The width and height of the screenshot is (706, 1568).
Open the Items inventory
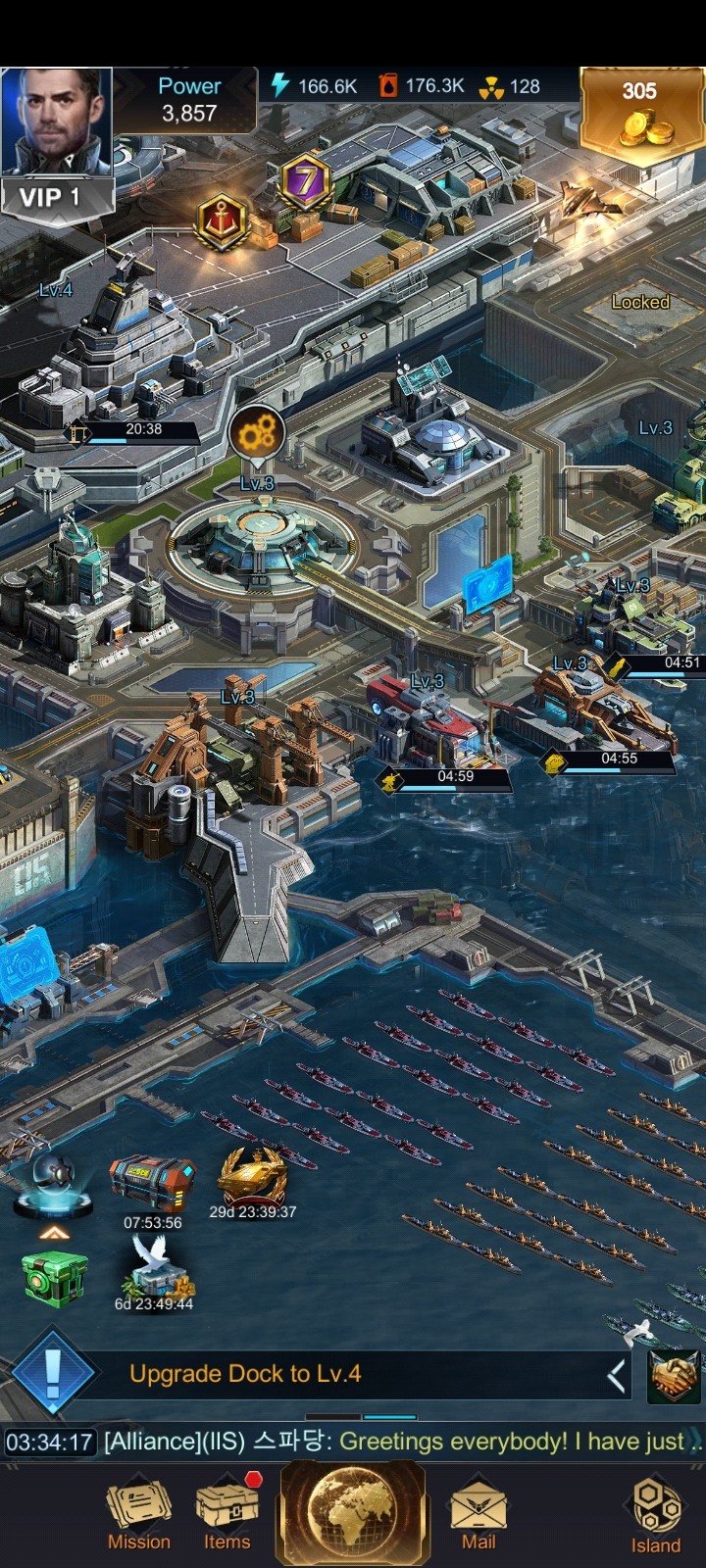(227, 1515)
